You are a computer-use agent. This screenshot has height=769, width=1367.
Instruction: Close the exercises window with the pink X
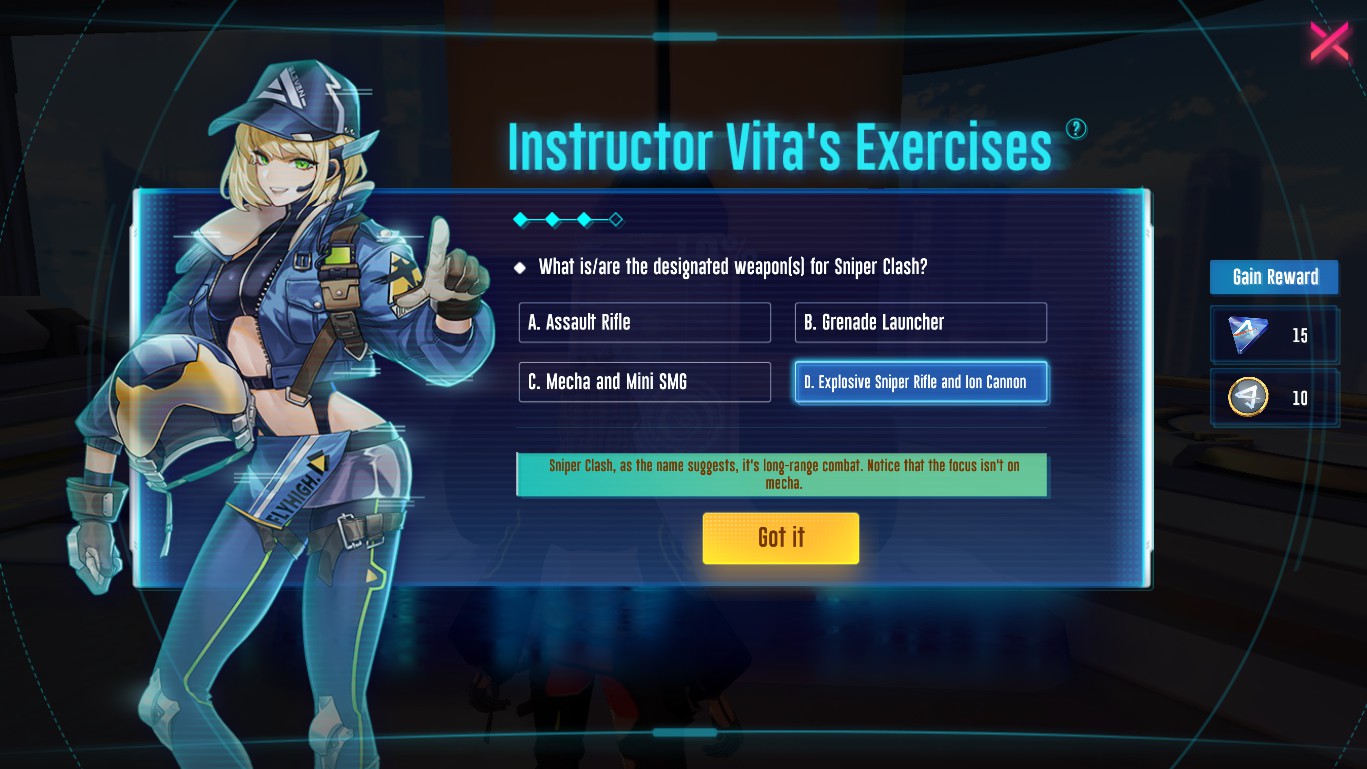click(1329, 42)
